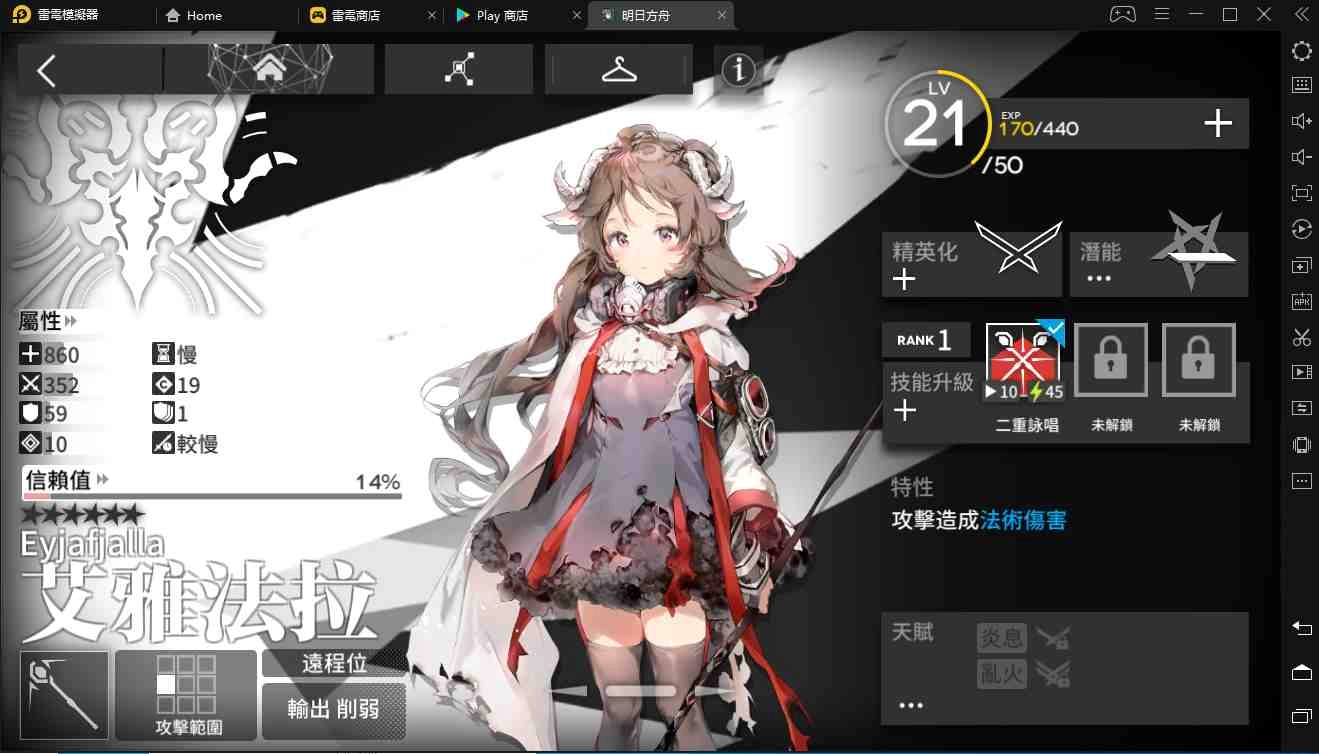Open the first locked skill slot (未解鎖)
Image resolution: width=1319 pixels, height=754 pixels.
[x=1110, y=359]
